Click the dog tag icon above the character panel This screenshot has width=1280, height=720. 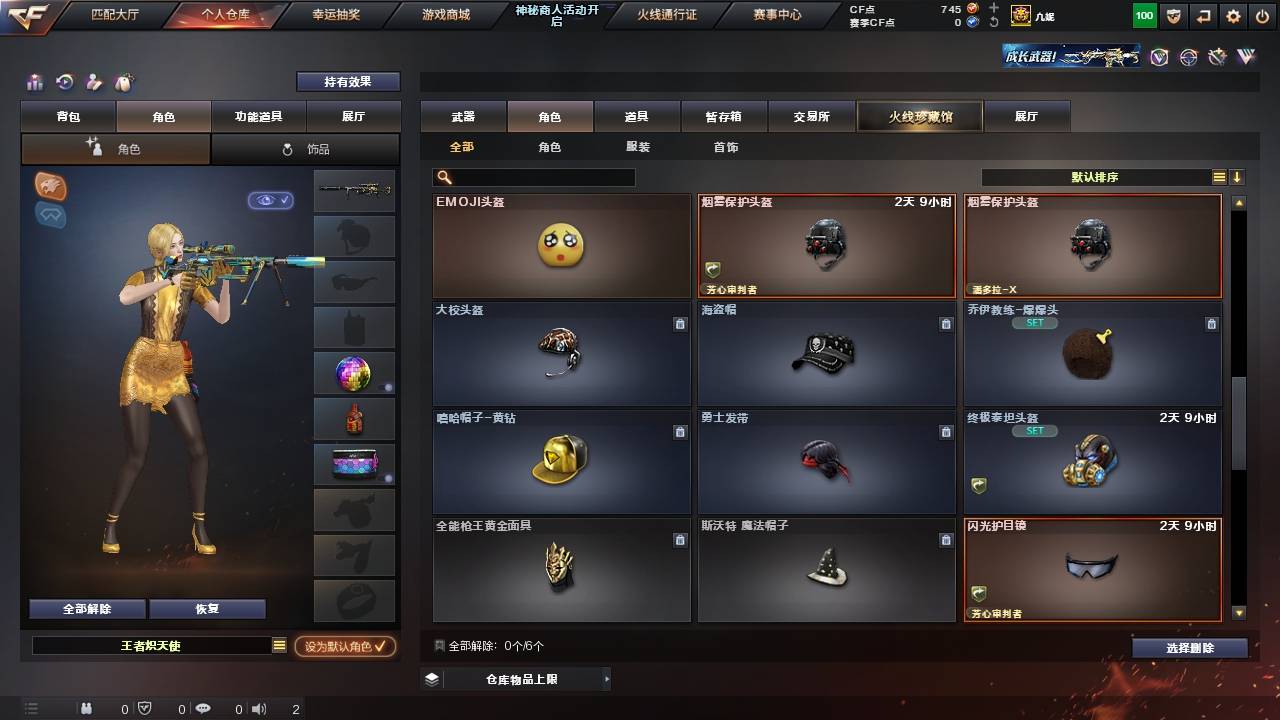[x=125, y=82]
